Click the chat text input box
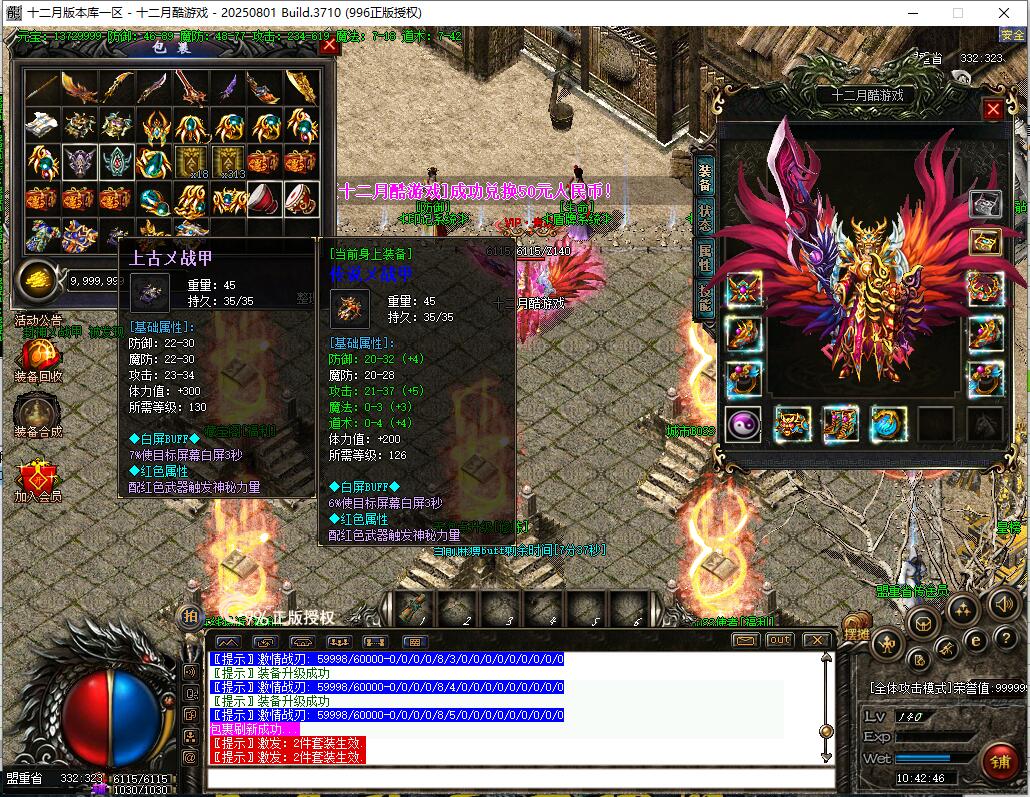1030x797 pixels. click(x=520, y=777)
